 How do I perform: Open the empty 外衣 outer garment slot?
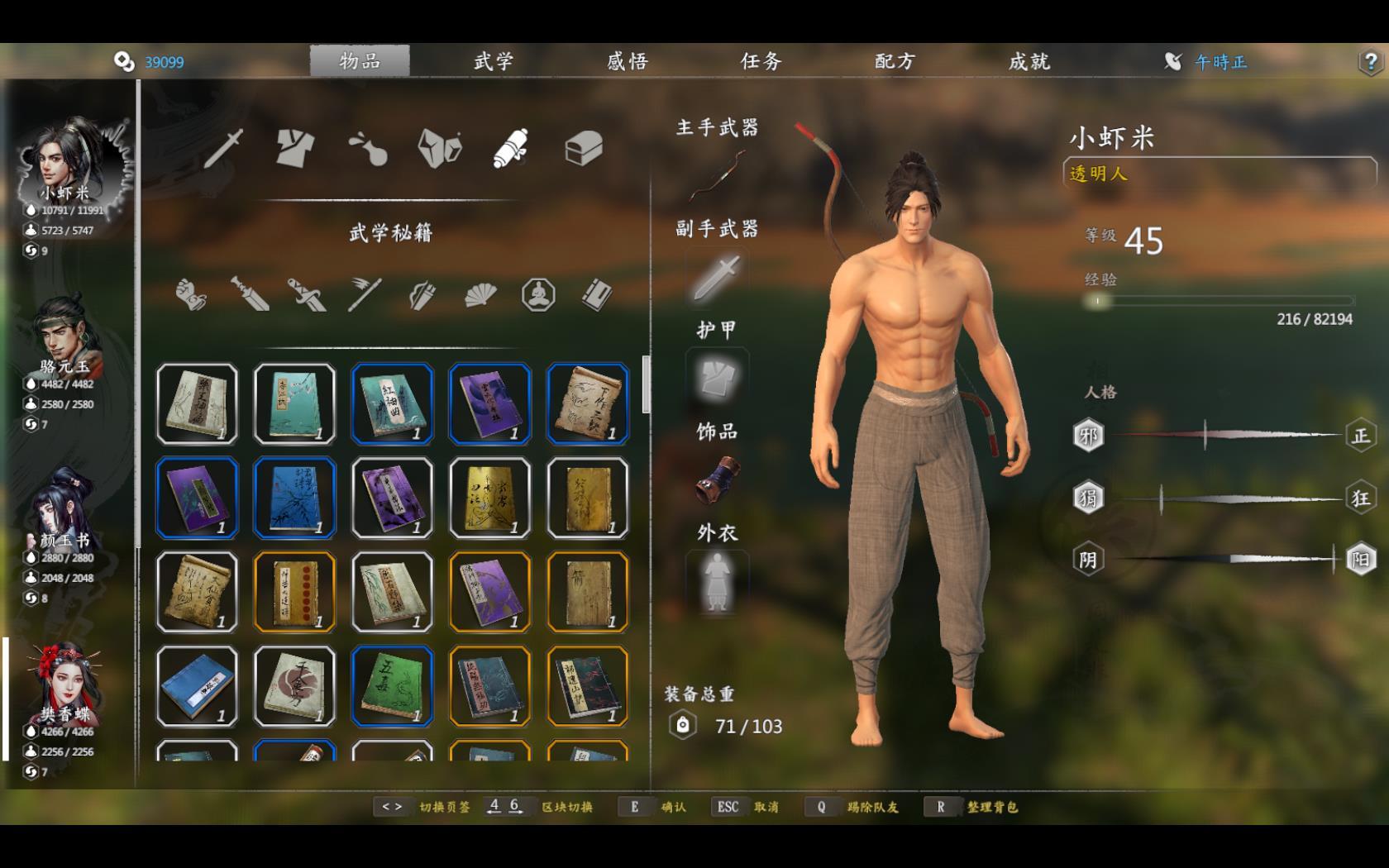click(x=717, y=582)
